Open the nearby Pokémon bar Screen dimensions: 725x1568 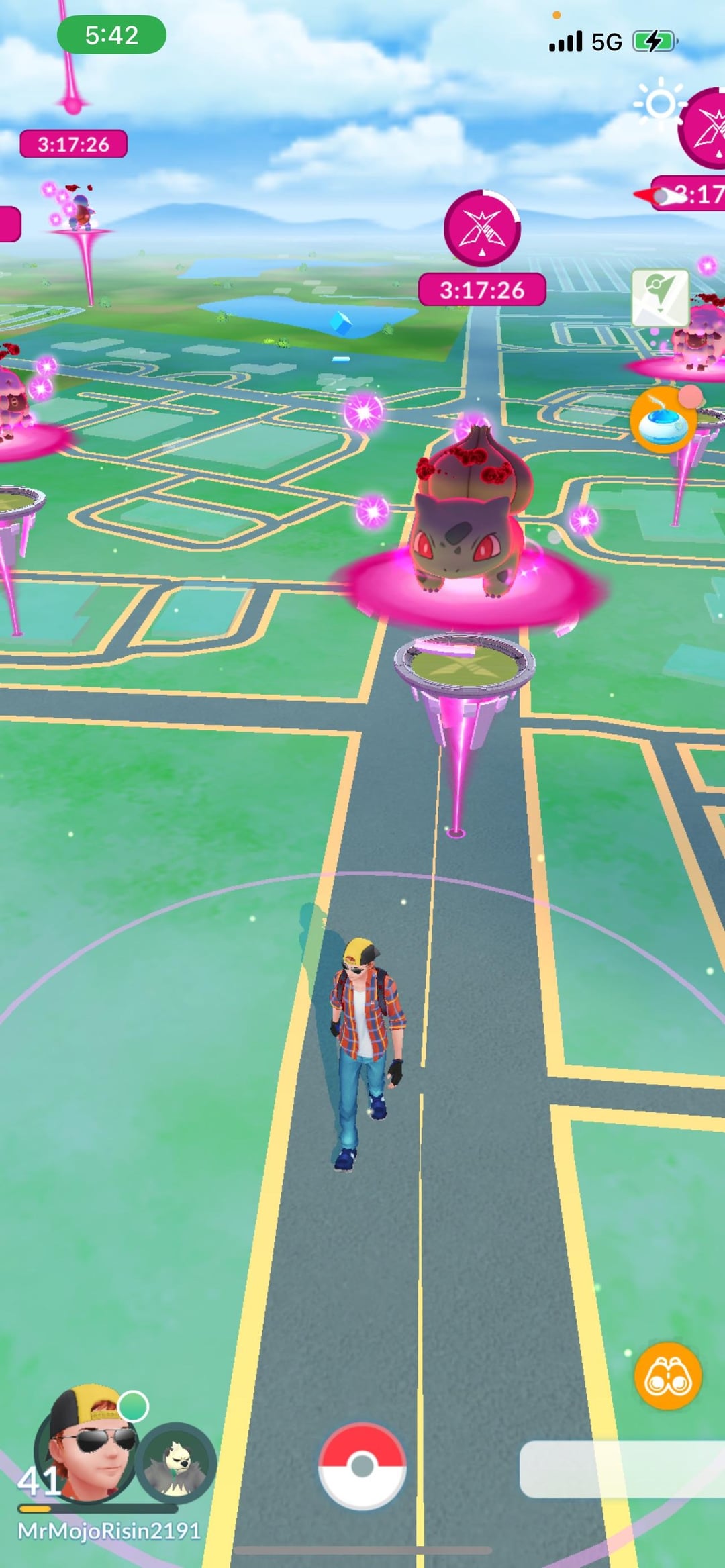pos(622,1469)
